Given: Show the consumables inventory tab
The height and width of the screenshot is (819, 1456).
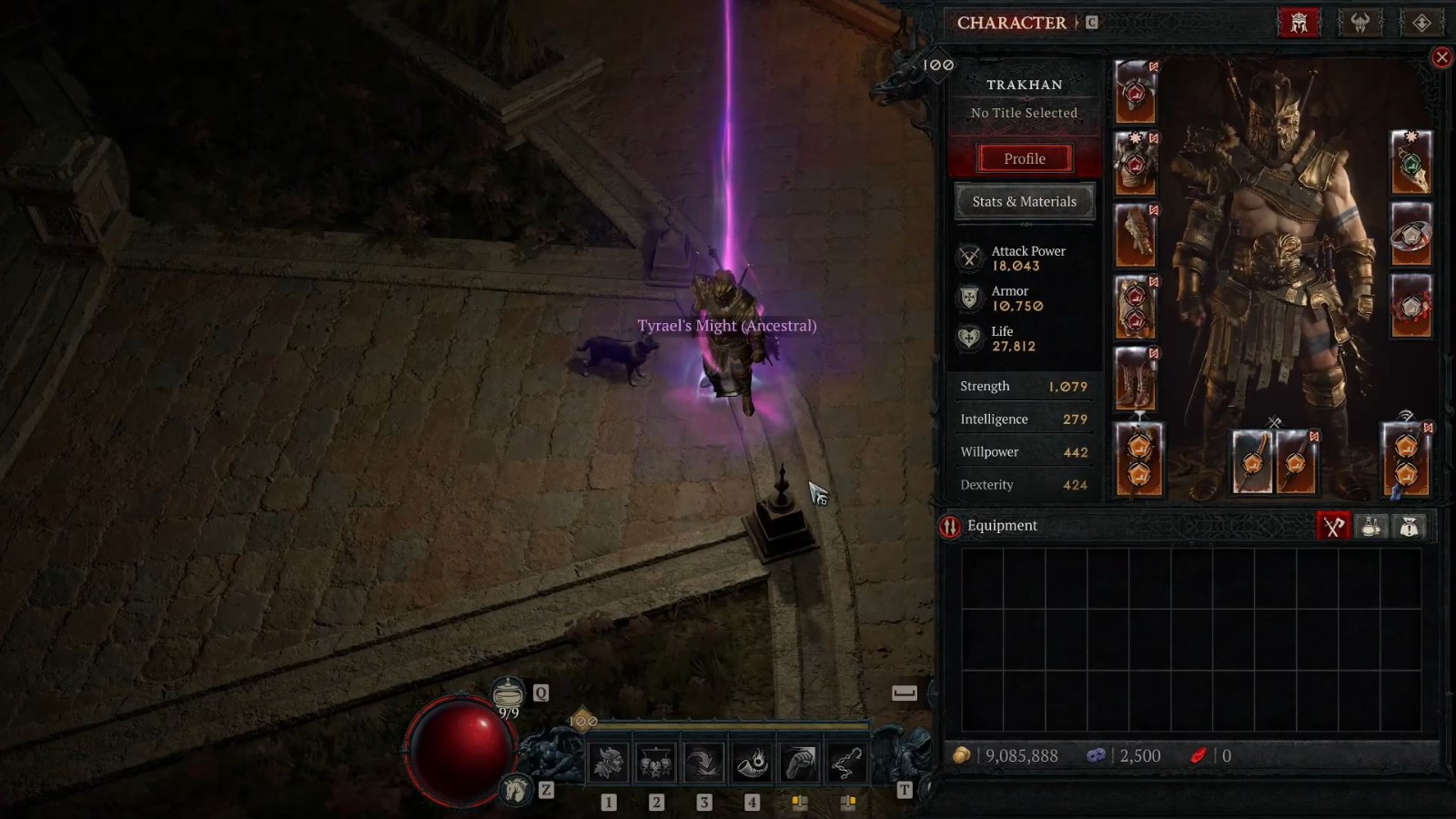Looking at the screenshot, I should tap(1371, 526).
